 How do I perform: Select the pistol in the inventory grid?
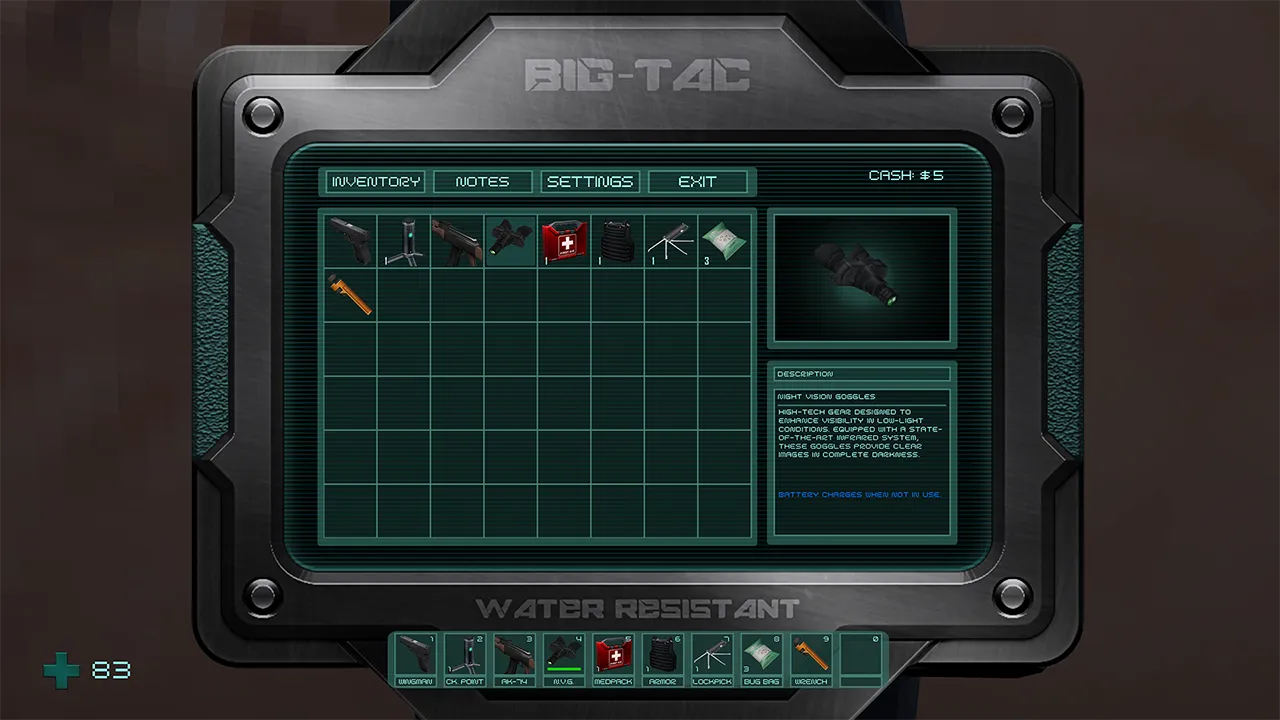(x=350, y=241)
